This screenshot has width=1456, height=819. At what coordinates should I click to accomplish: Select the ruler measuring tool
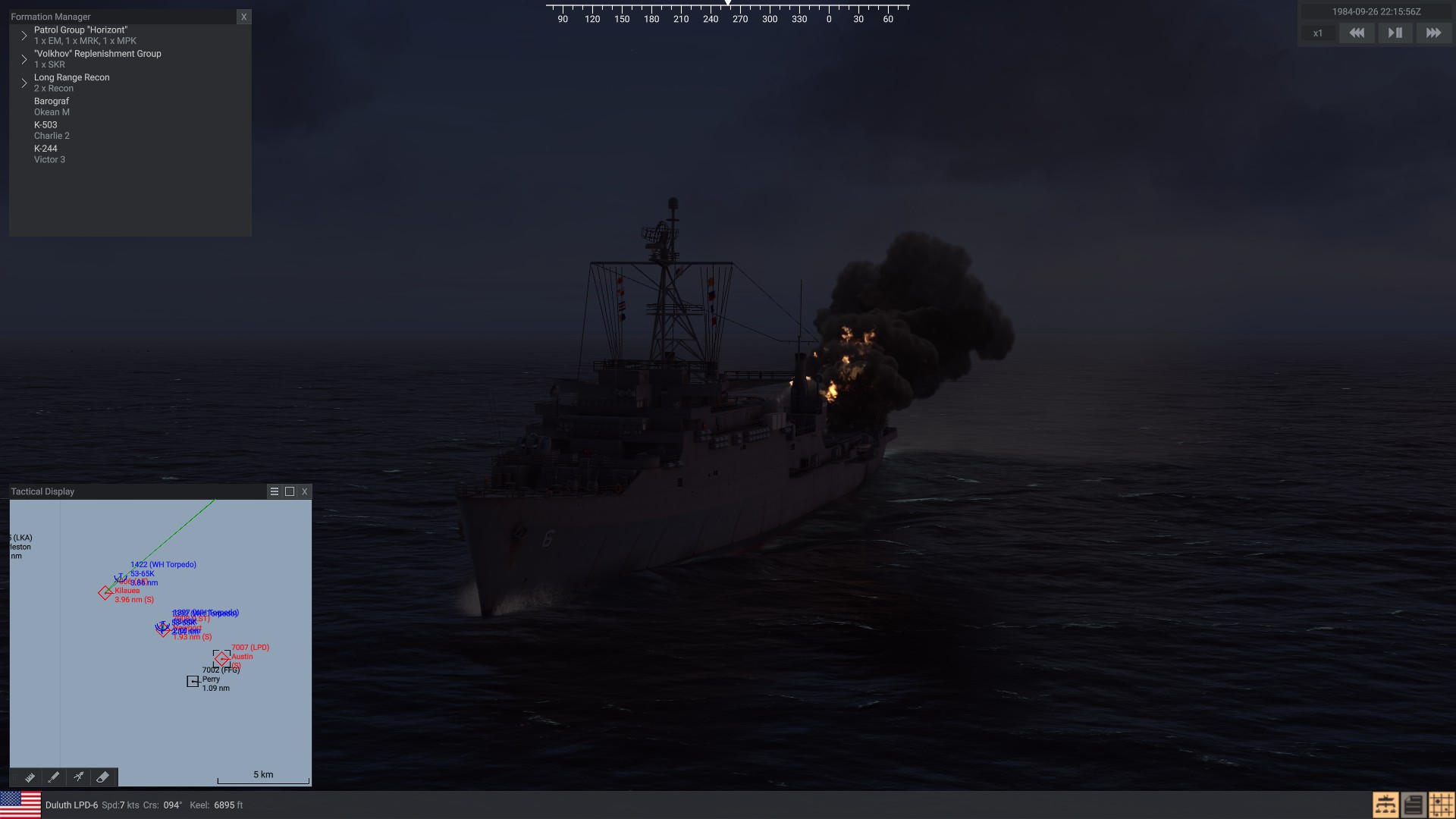coord(30,777)
